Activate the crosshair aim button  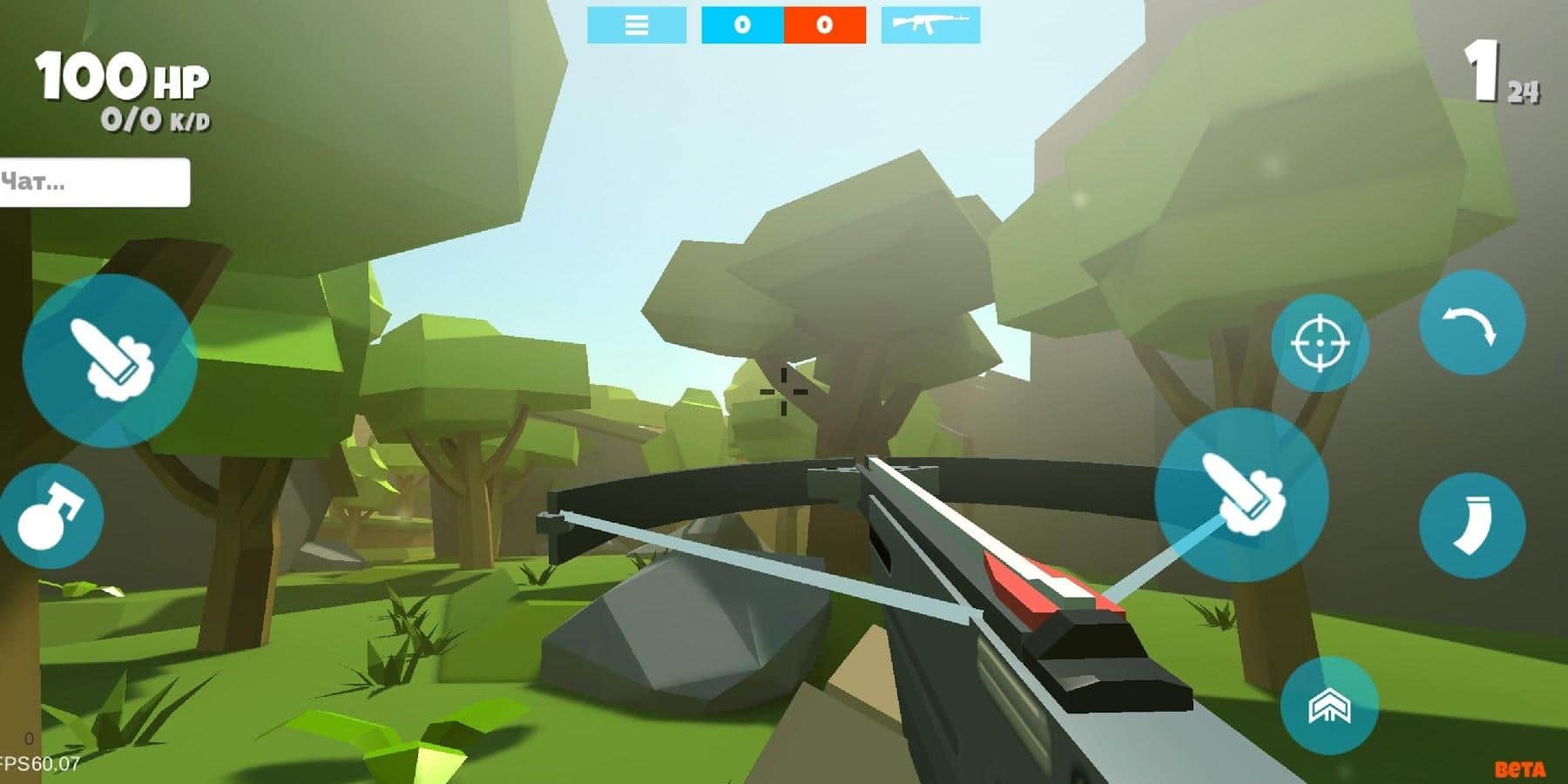1320,342
